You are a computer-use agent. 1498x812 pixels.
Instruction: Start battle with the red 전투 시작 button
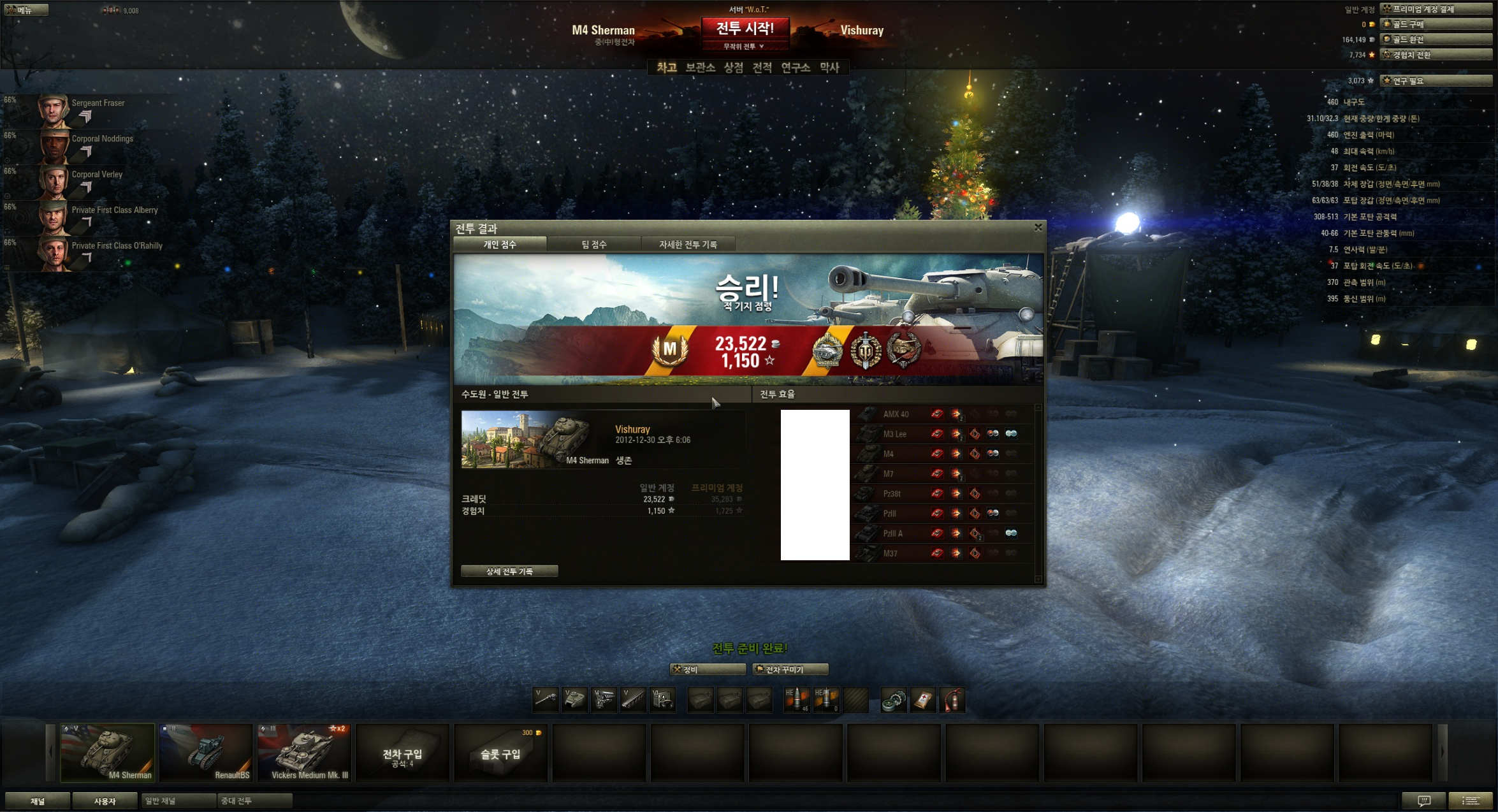click(x=745, y=29)
